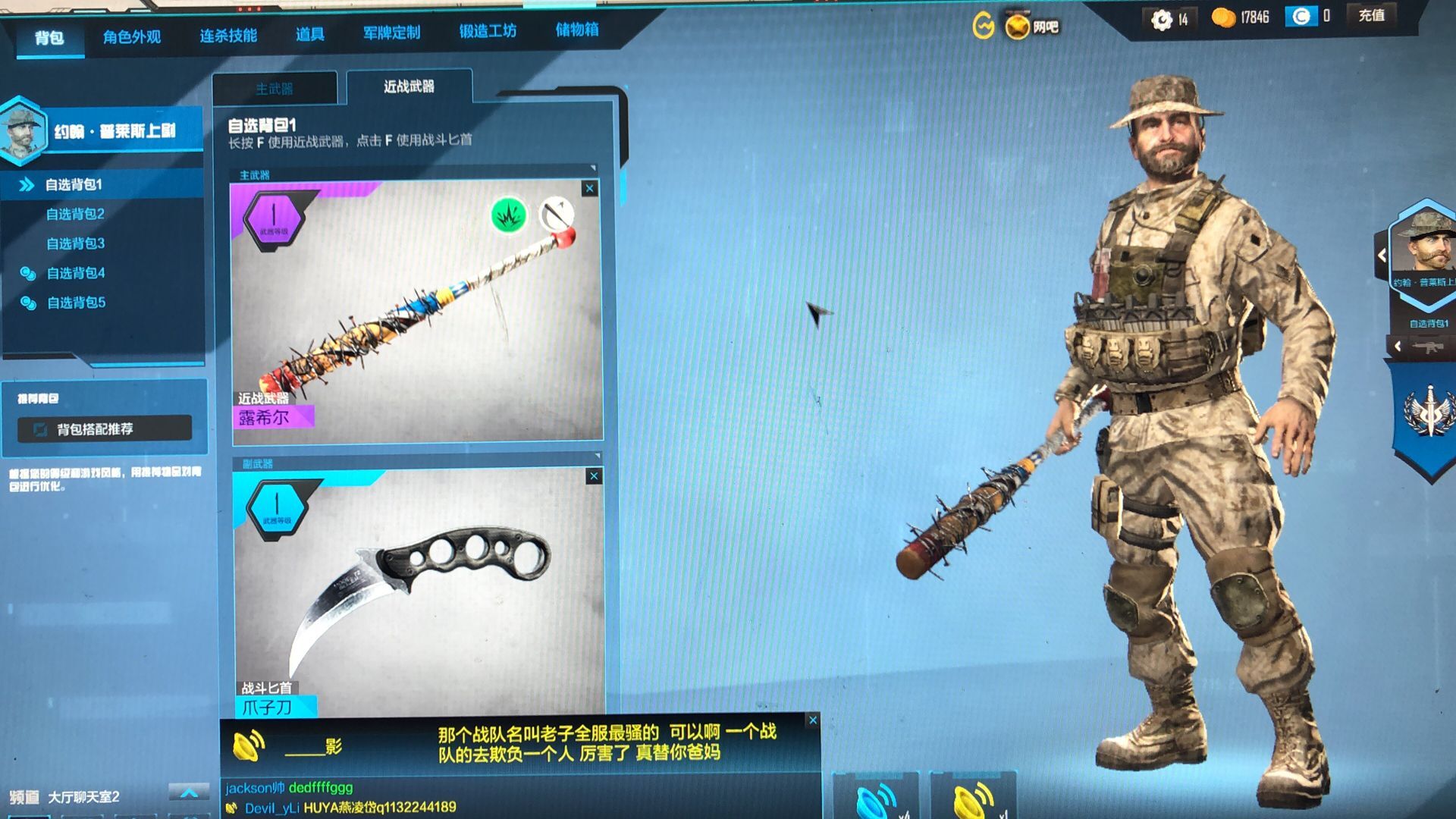Click the yellow G logo icon near top
This screenshot has width=1456, height=819.
point(983,25)
